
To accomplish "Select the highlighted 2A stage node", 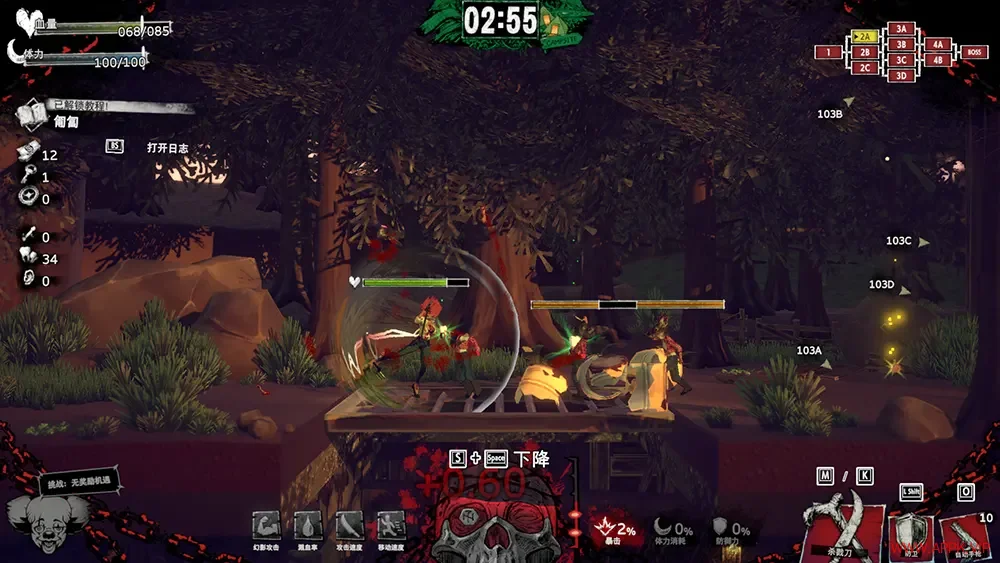I will [865, 37].
